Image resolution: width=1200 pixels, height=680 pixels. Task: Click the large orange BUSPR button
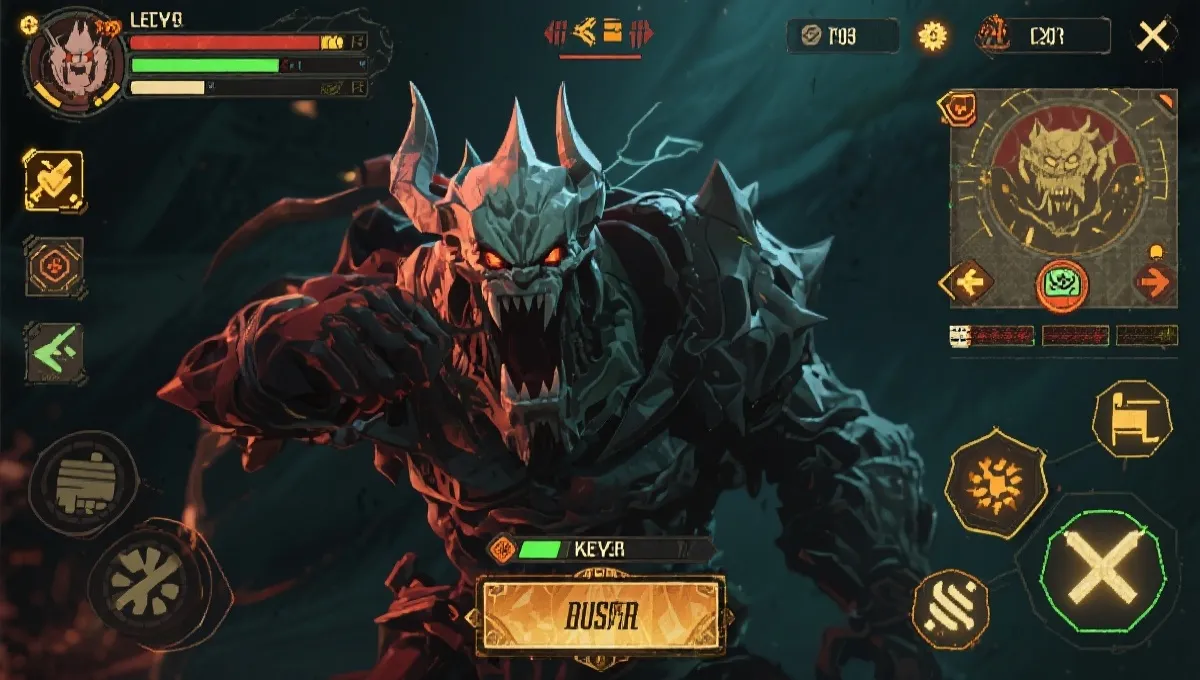coord(600,614)
